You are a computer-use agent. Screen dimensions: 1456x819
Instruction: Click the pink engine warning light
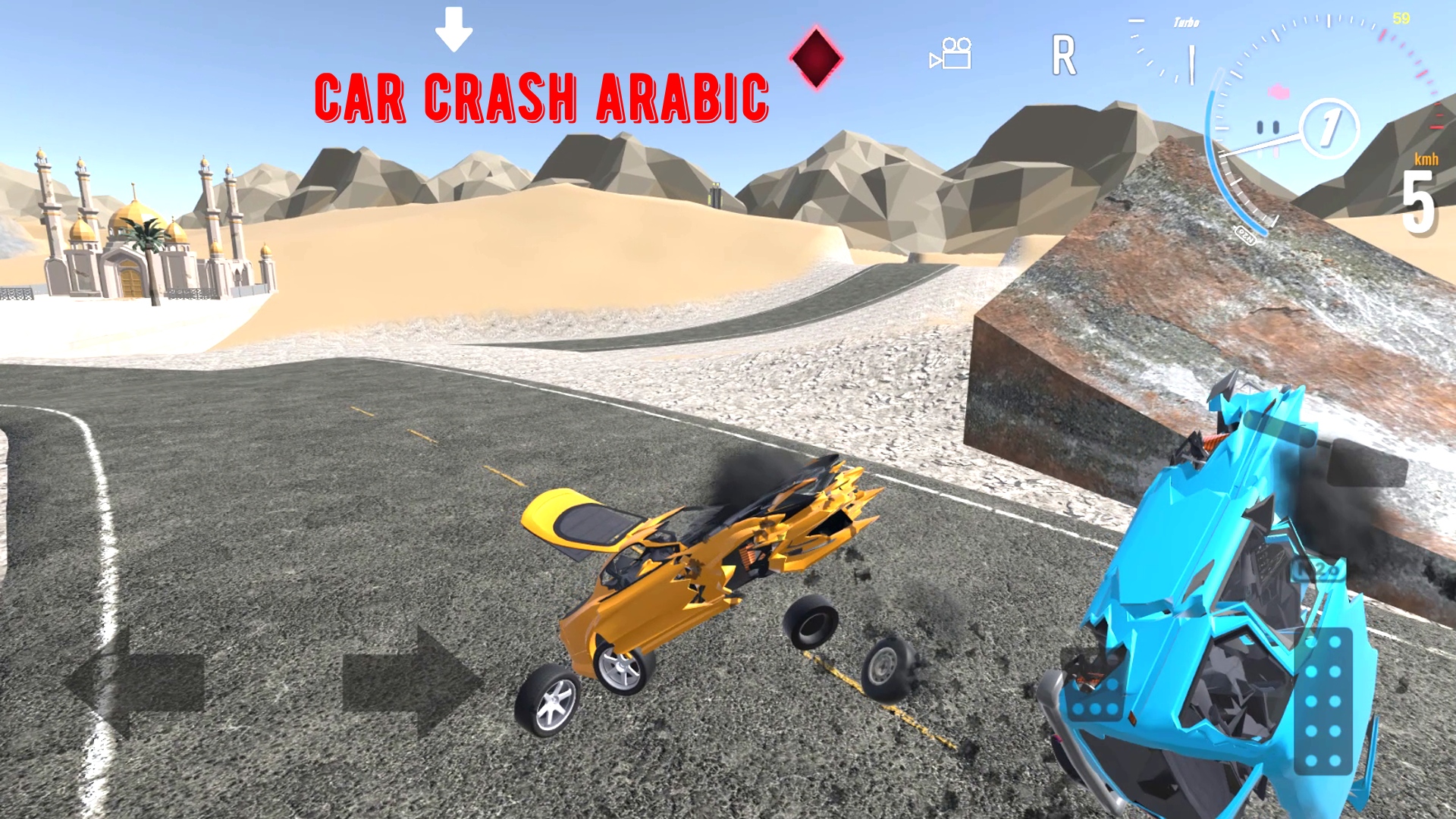coord(1279,93)
